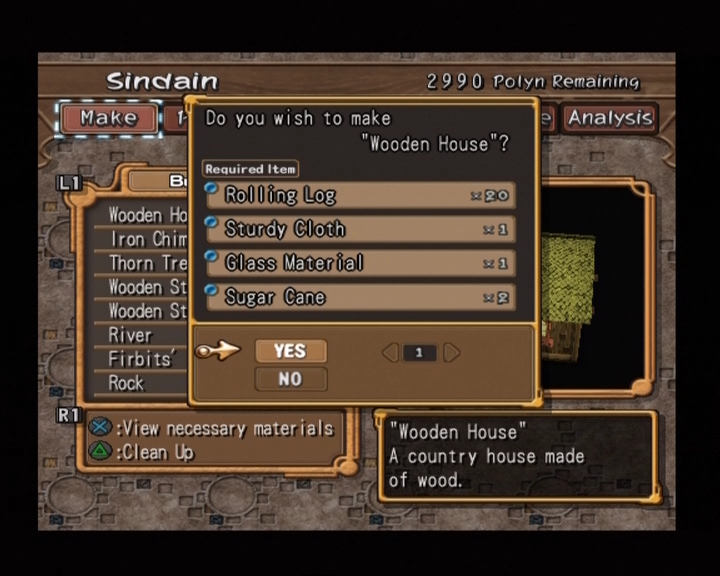Select the Rolling Log required item
Viewport: 720px width, 576px height.
(360, 195)
